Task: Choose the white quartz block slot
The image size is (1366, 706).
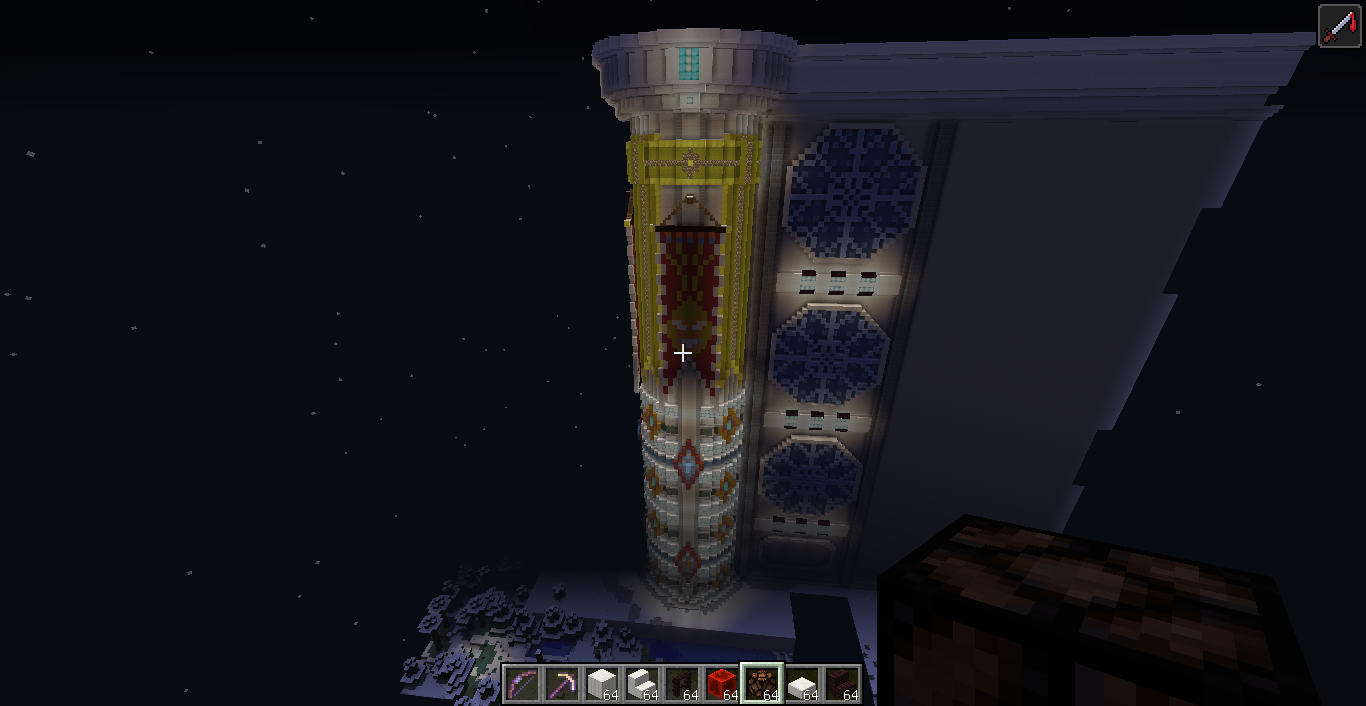Action: click(x=602, y=684)
